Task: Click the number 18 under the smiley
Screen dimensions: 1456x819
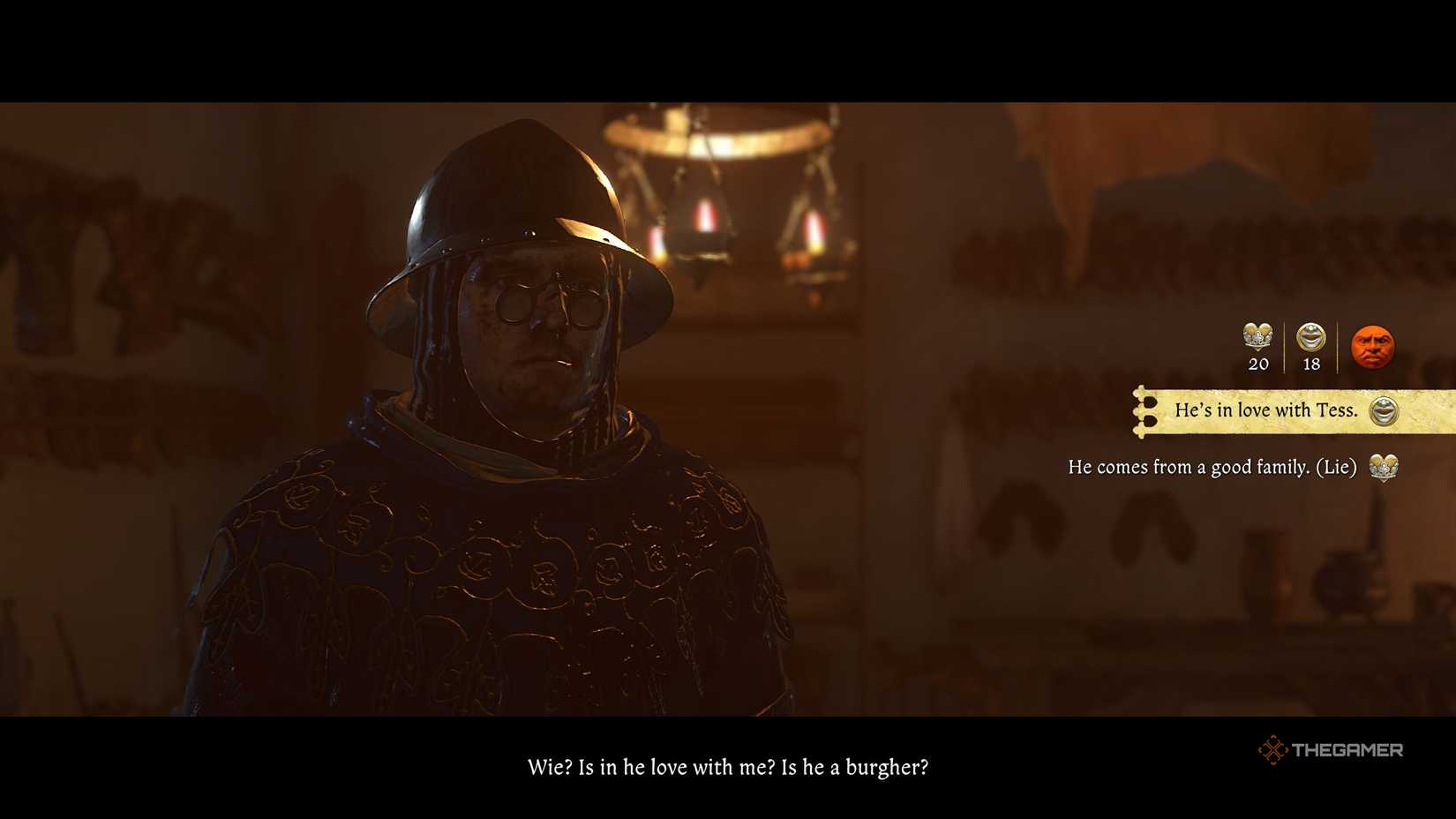Action: (x=1310, y=364)
